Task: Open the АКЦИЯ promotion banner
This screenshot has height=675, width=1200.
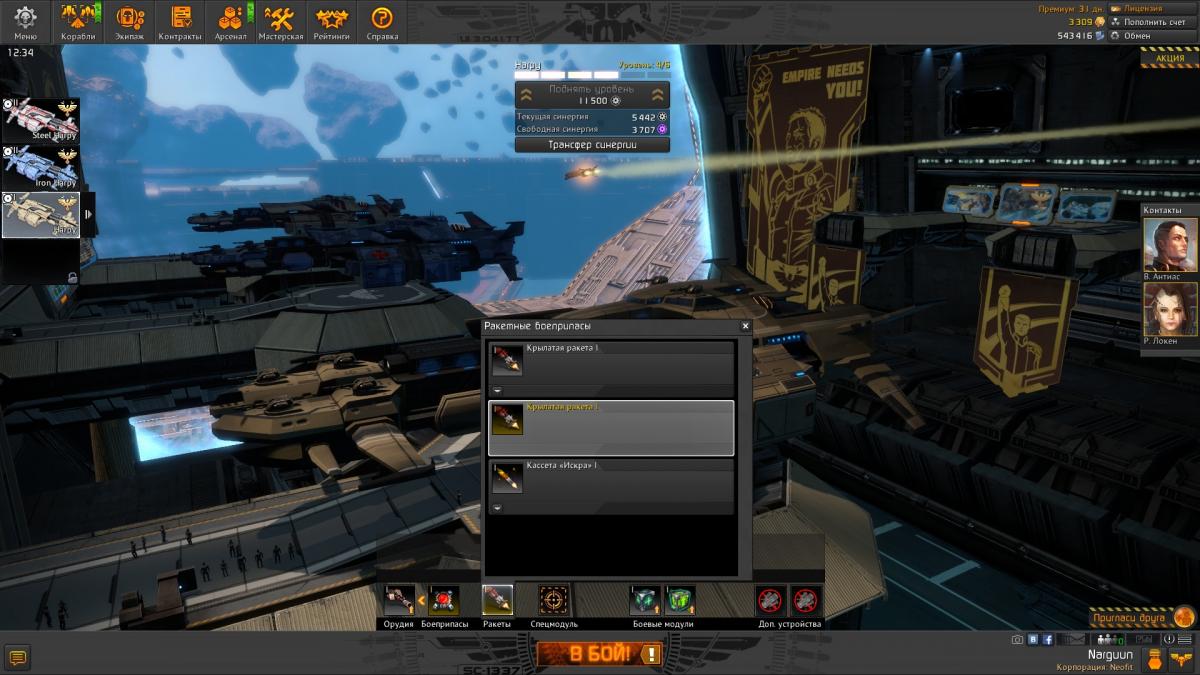Action: [x=1169, y=58]
